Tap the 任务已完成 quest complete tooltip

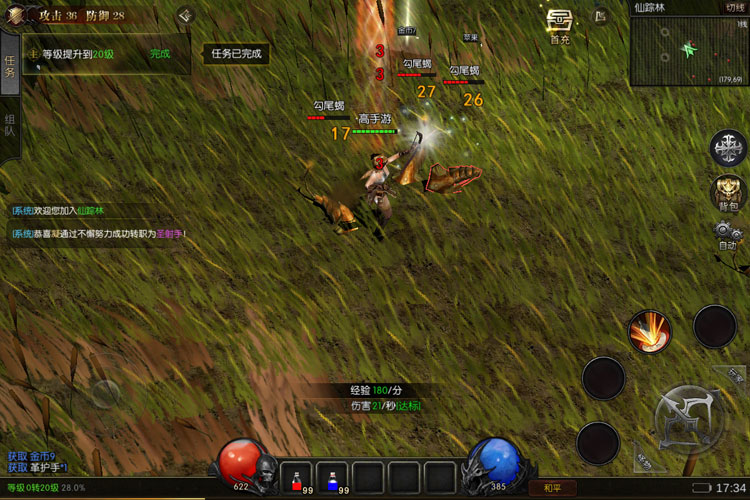click(236, 54)
